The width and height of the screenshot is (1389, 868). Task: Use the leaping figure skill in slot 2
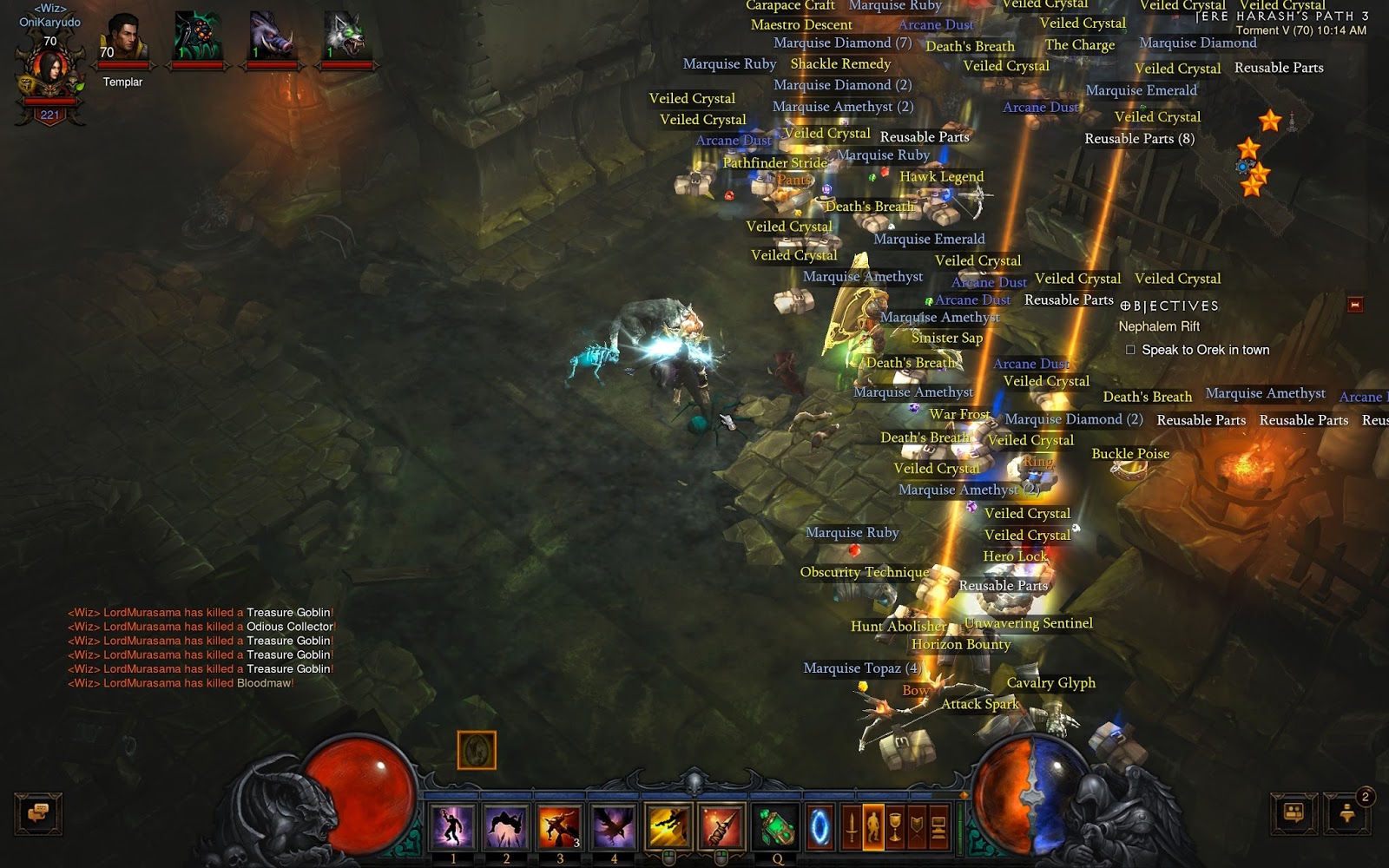point(506,825)
